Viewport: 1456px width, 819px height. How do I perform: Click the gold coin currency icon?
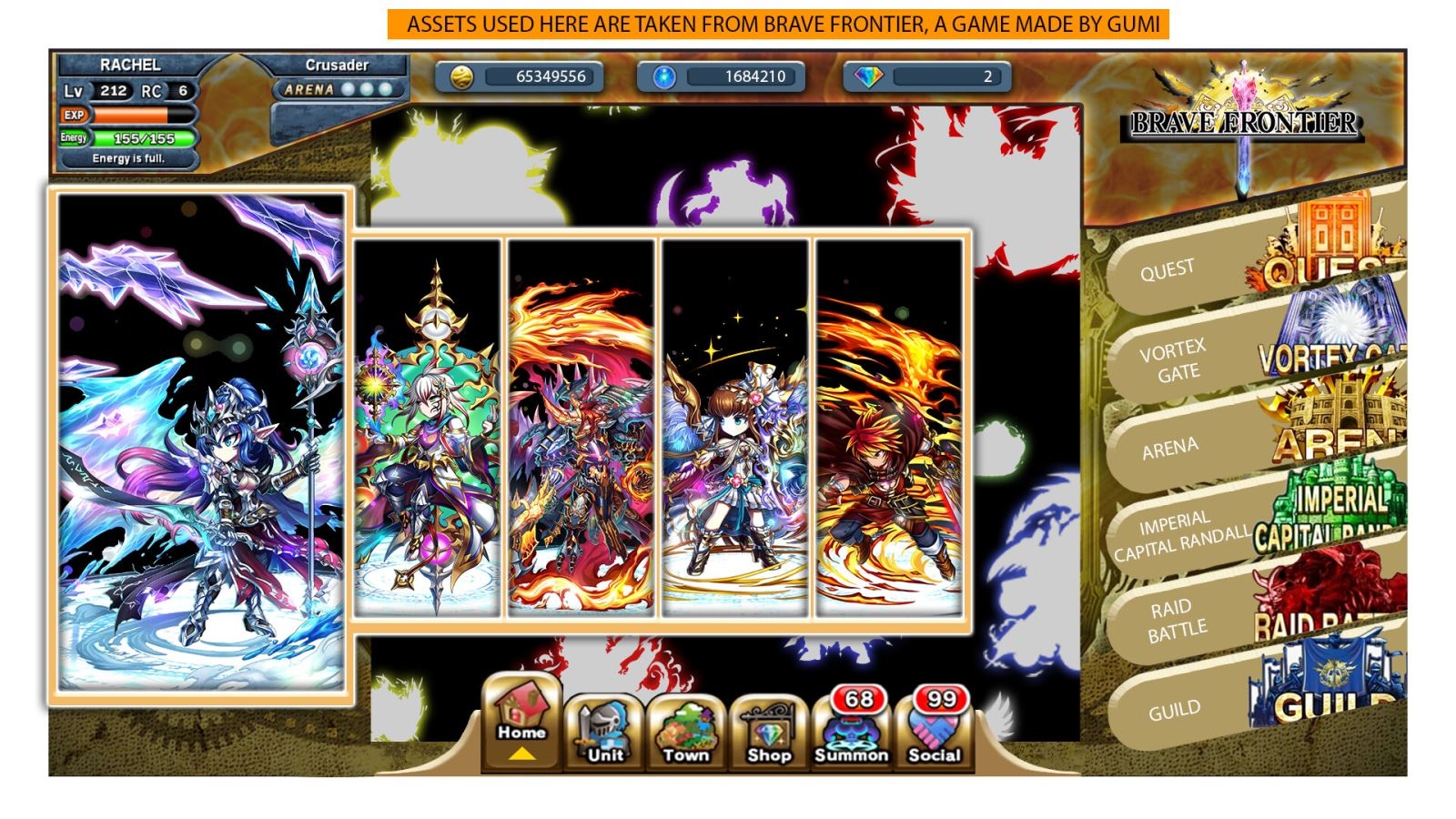(x=462, y=78)
